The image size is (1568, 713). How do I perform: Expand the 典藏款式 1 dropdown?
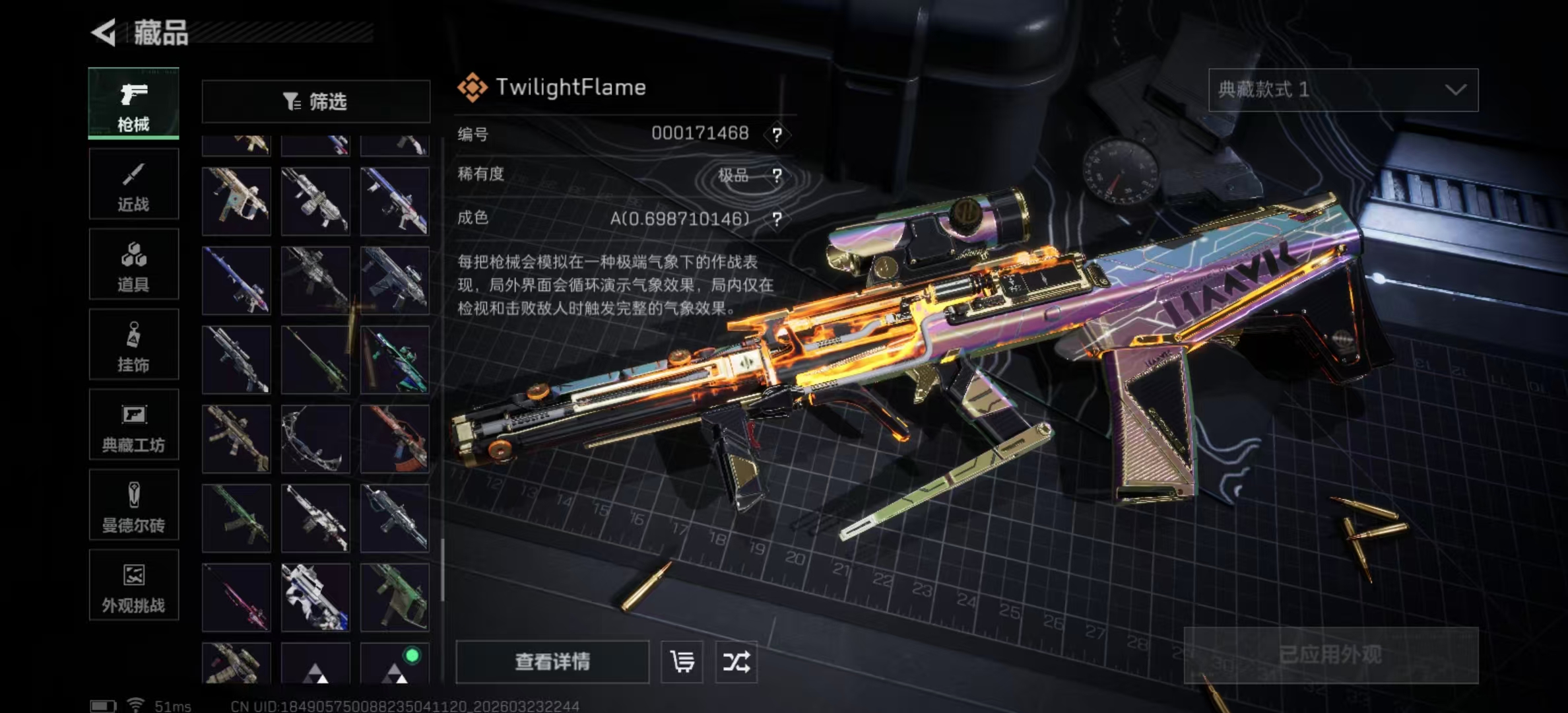1343,90
